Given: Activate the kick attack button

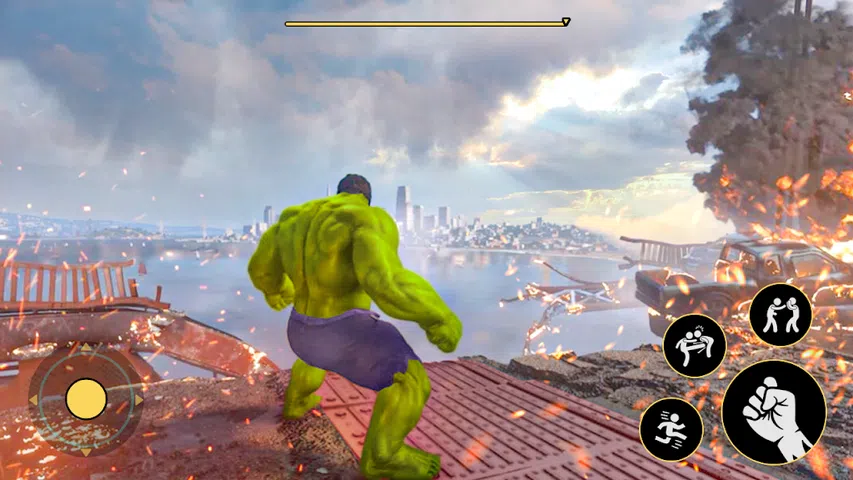Looking at the screenshot, I should [694, 346].
